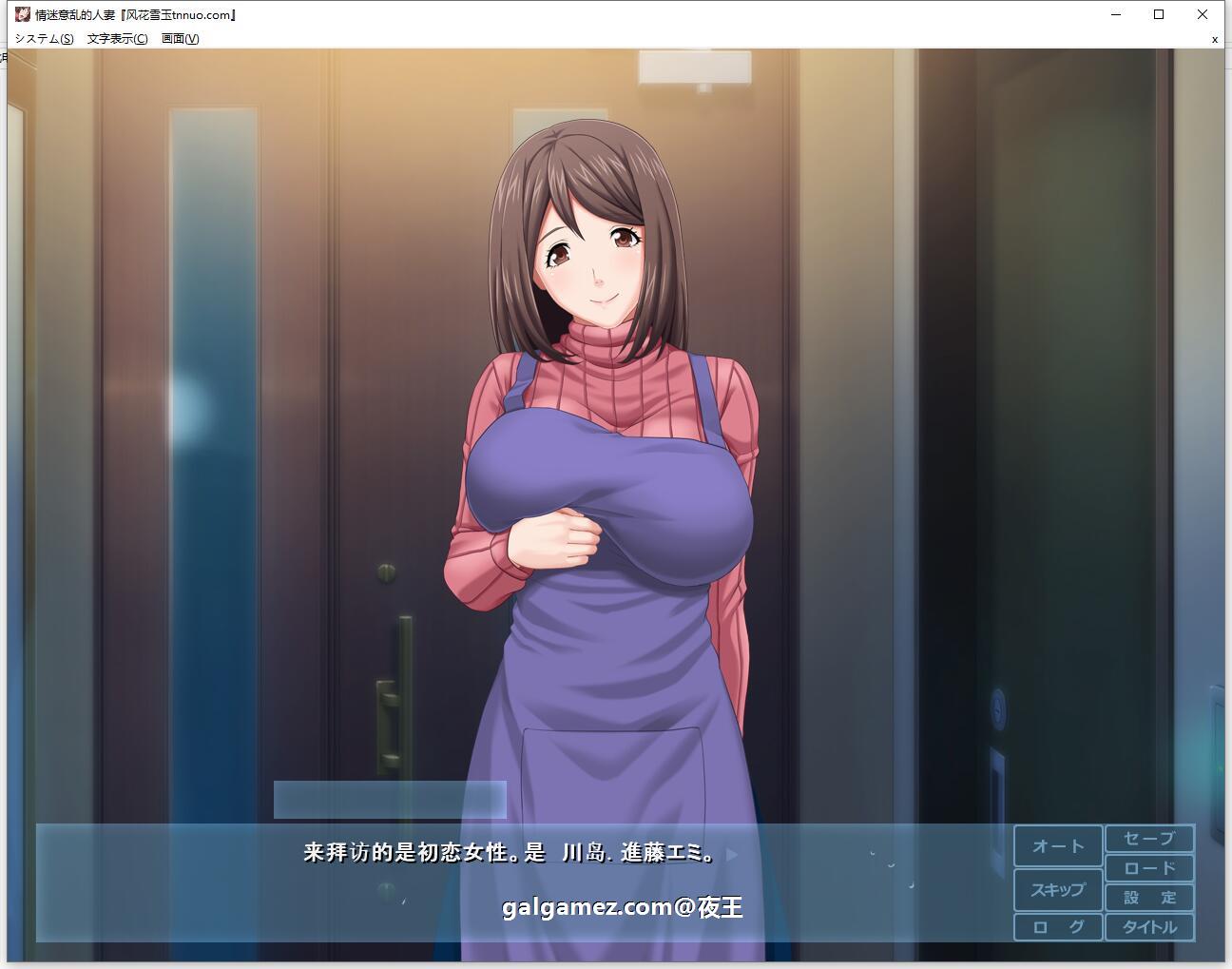The height and width of the screenshot is (969, 1232).
Task: Click the advance arrow after the dialogue line
Action: tap(731, 855)
